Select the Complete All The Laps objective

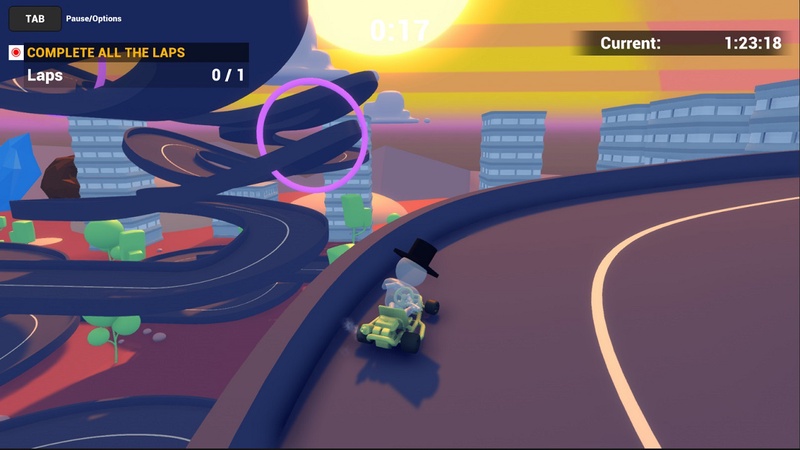106,52
